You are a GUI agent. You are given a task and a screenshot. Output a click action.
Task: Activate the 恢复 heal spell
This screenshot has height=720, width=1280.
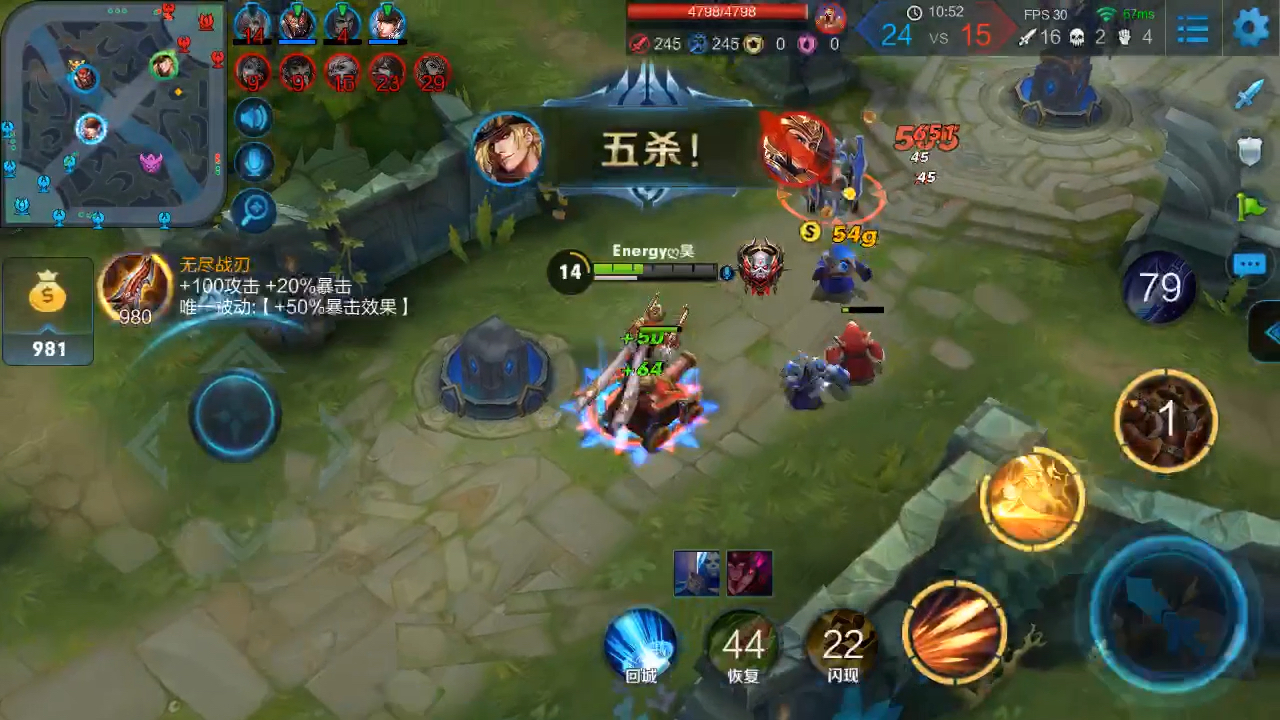(x=743, y=645)
